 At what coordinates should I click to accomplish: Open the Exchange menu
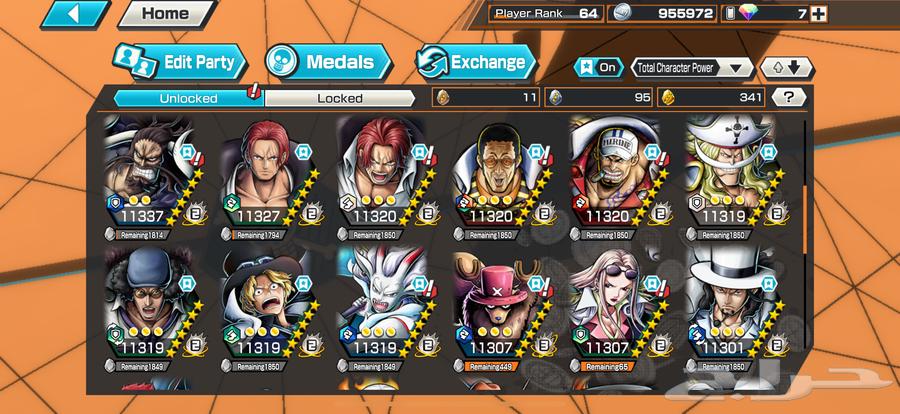click(x=471, y=62)
